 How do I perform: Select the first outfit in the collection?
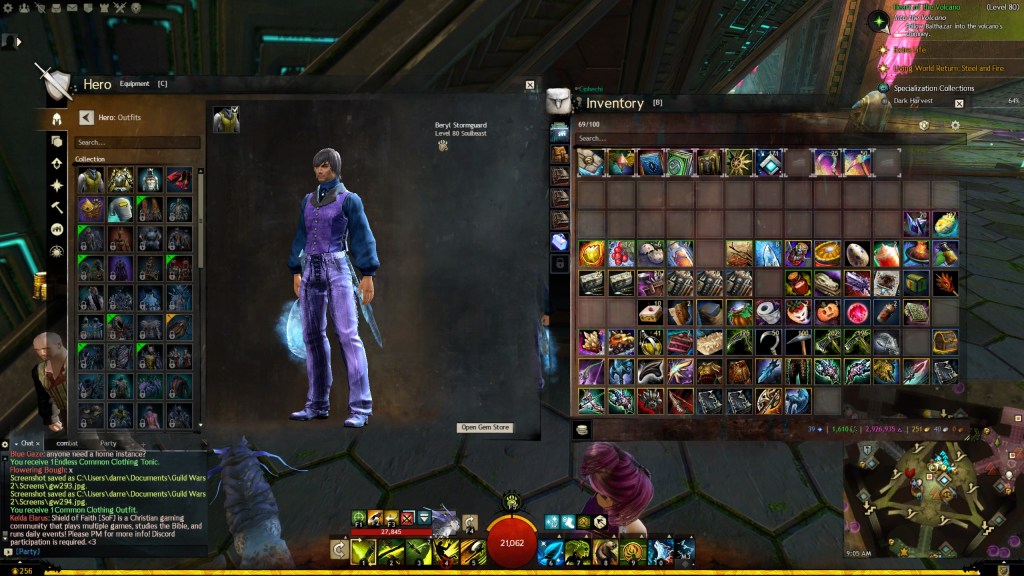click(x=91, y=180)
